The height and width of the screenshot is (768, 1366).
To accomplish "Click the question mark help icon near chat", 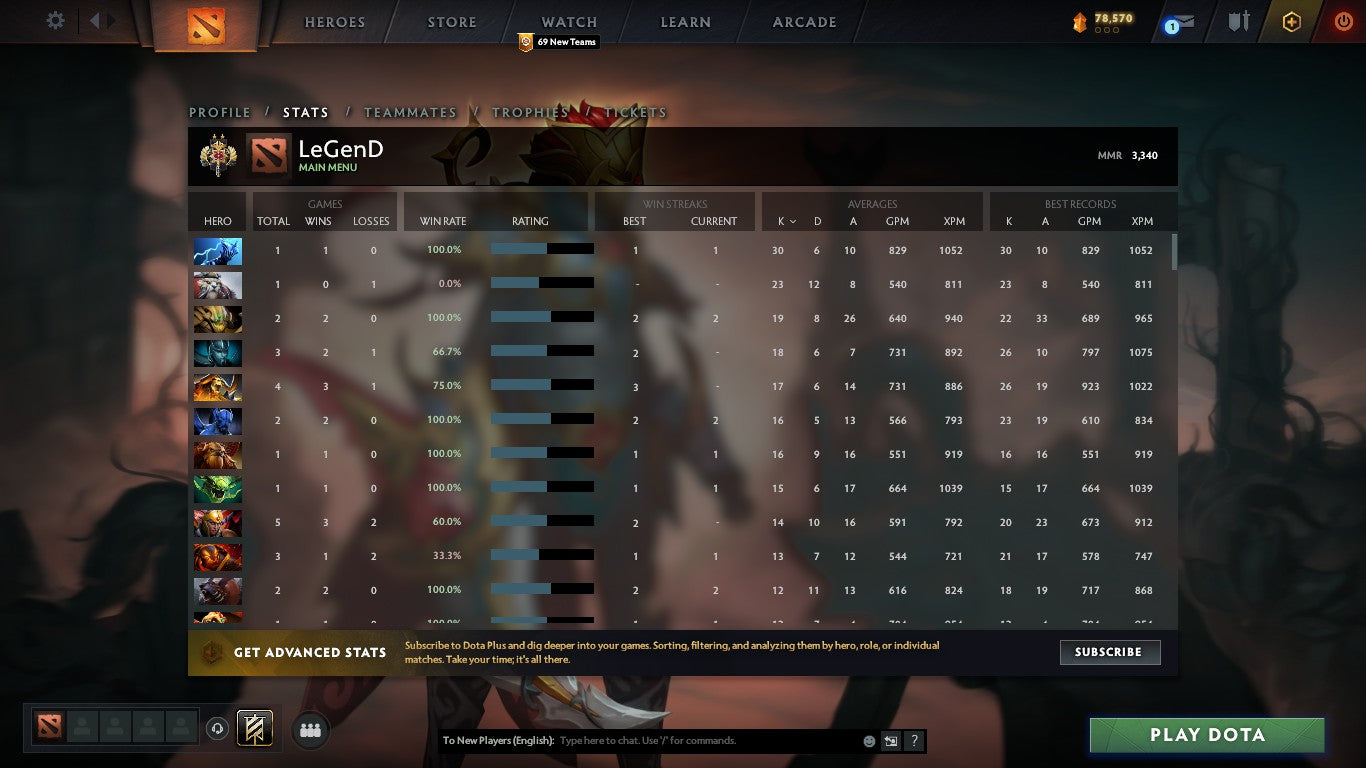I will (x=913, y=741).
